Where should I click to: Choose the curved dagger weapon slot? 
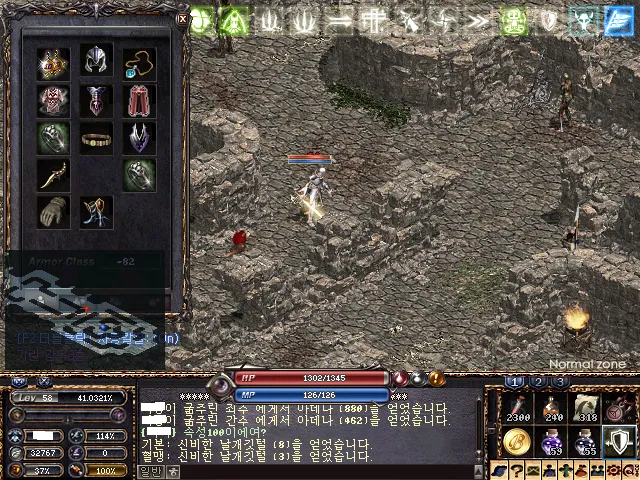click(x=54, y=174)
